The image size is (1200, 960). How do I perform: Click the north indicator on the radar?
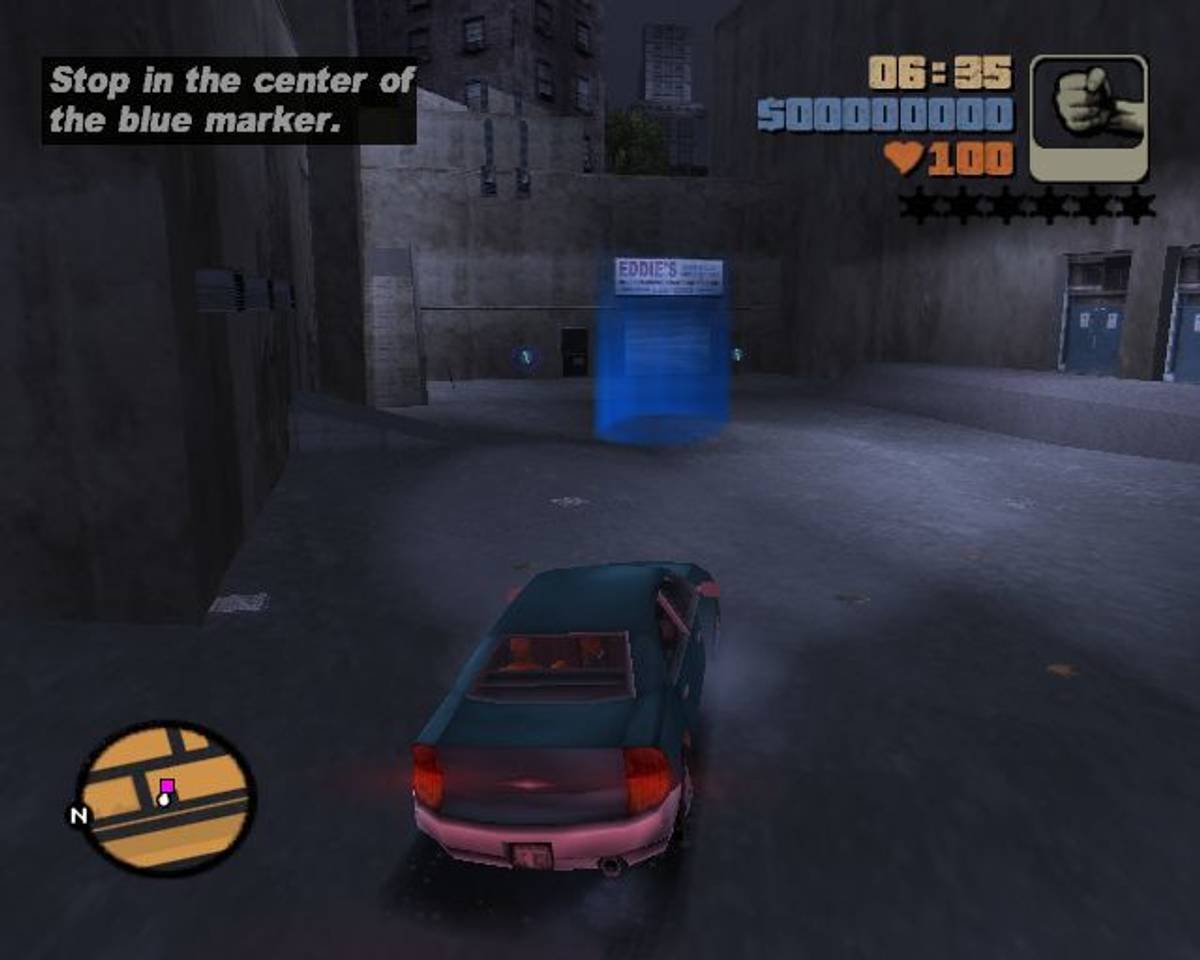coord(78,816)
